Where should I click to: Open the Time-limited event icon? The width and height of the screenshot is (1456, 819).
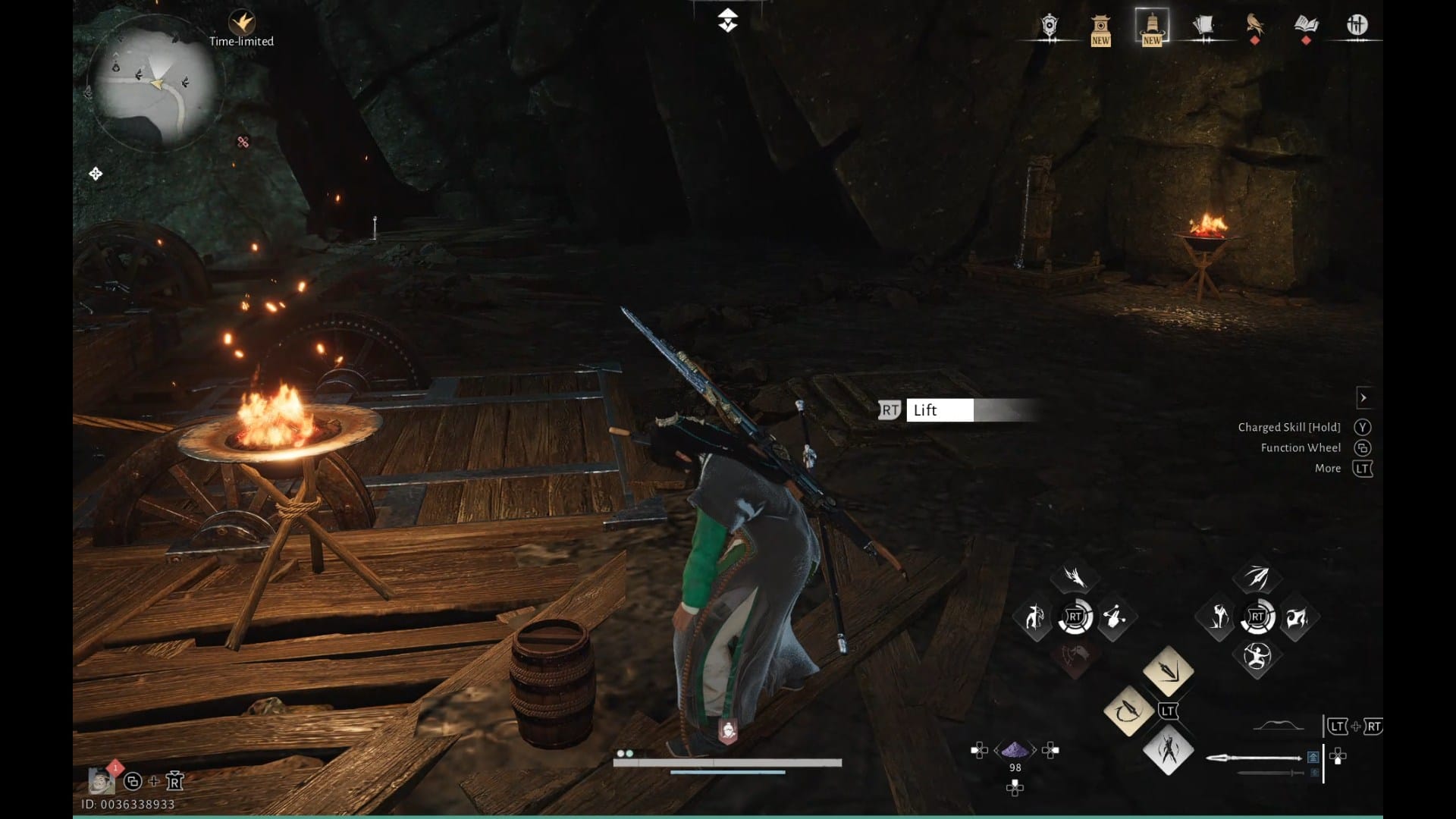(242, 23)
